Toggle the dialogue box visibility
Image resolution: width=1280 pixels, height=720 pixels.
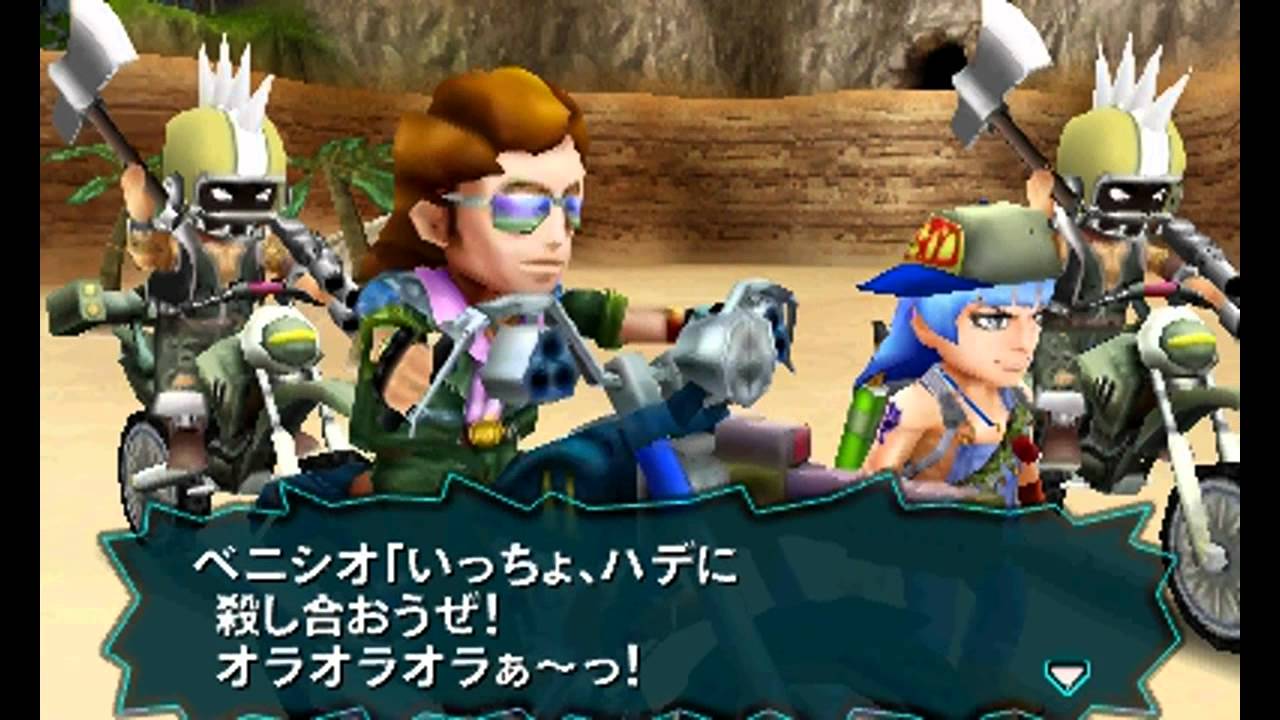point(640,610)
